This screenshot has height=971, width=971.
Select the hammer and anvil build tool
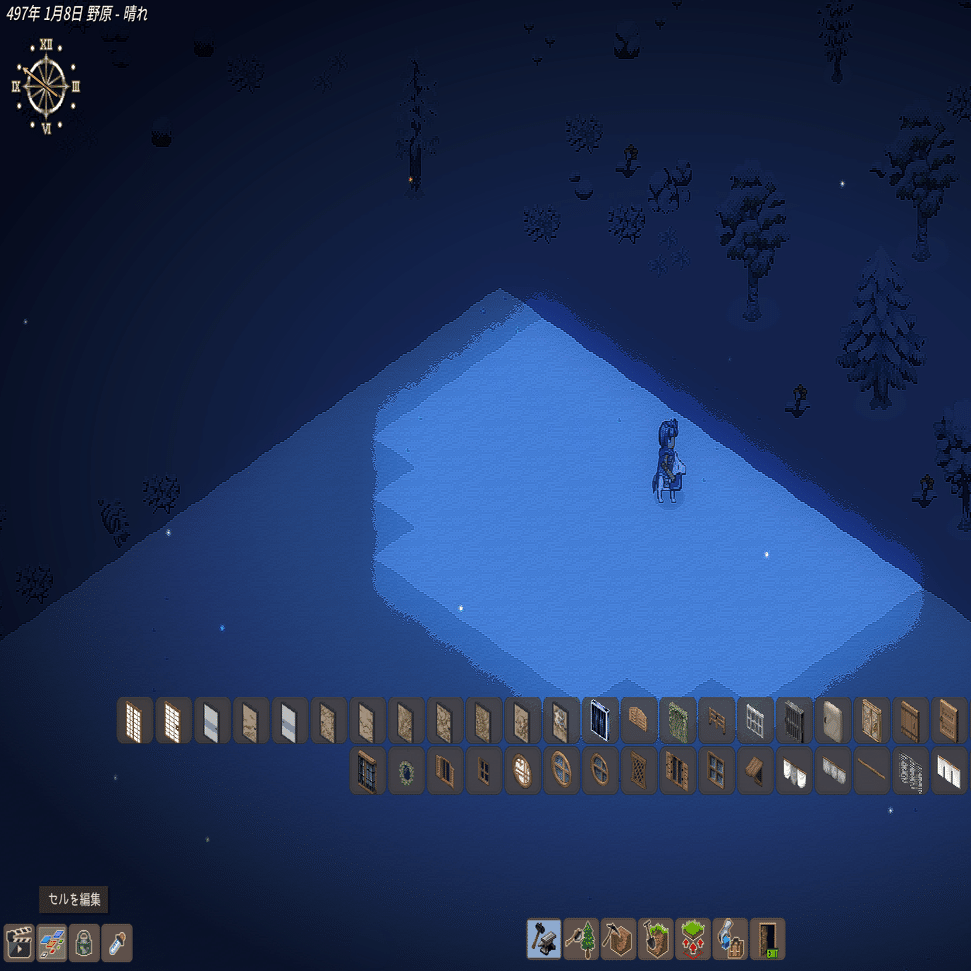[544, 939]
